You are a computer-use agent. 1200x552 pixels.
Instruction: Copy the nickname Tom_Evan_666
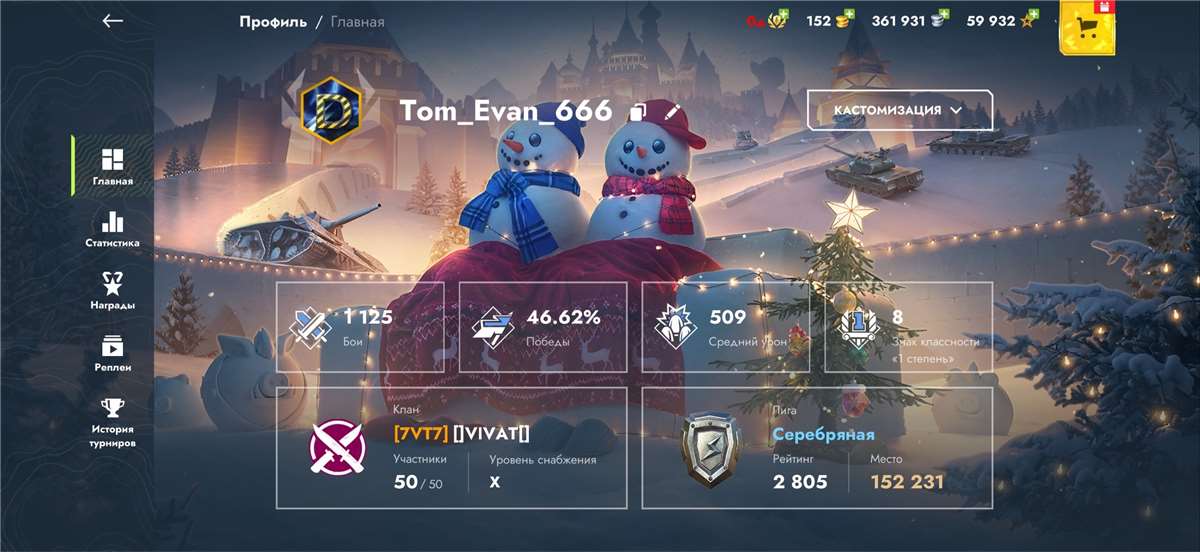pyautogui.click(x=639, y=112)
